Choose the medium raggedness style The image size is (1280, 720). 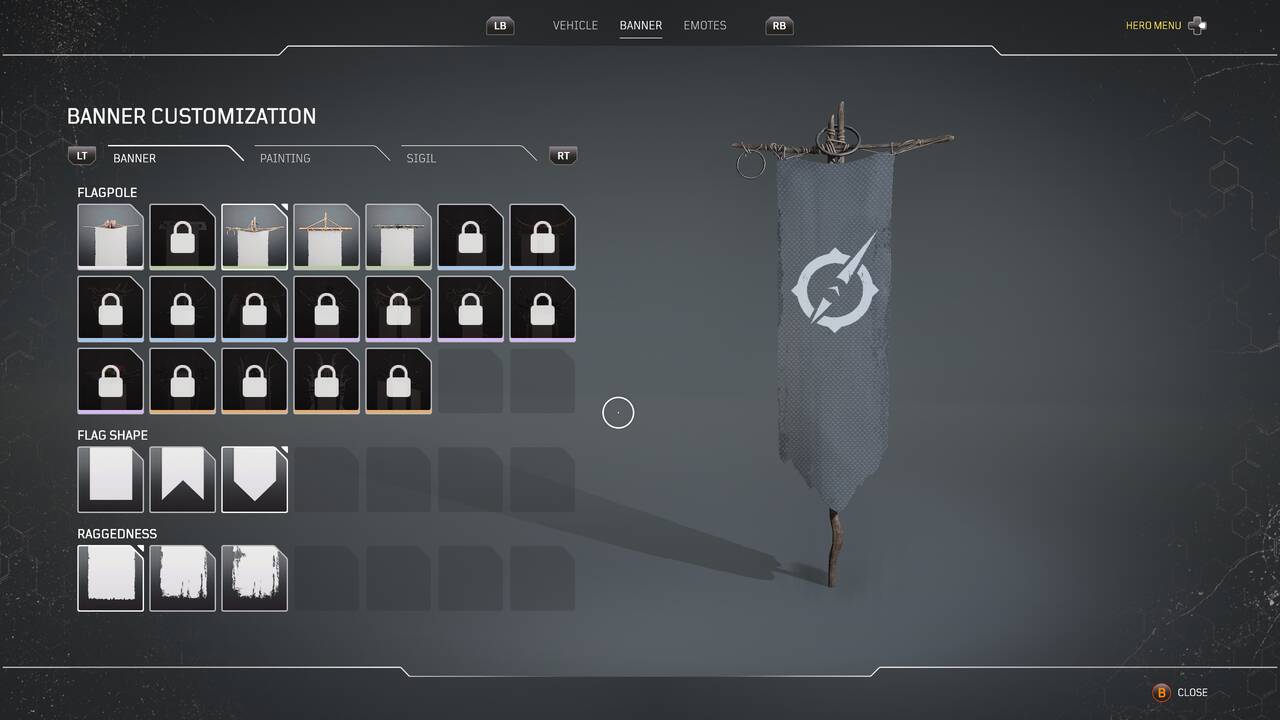182,578
